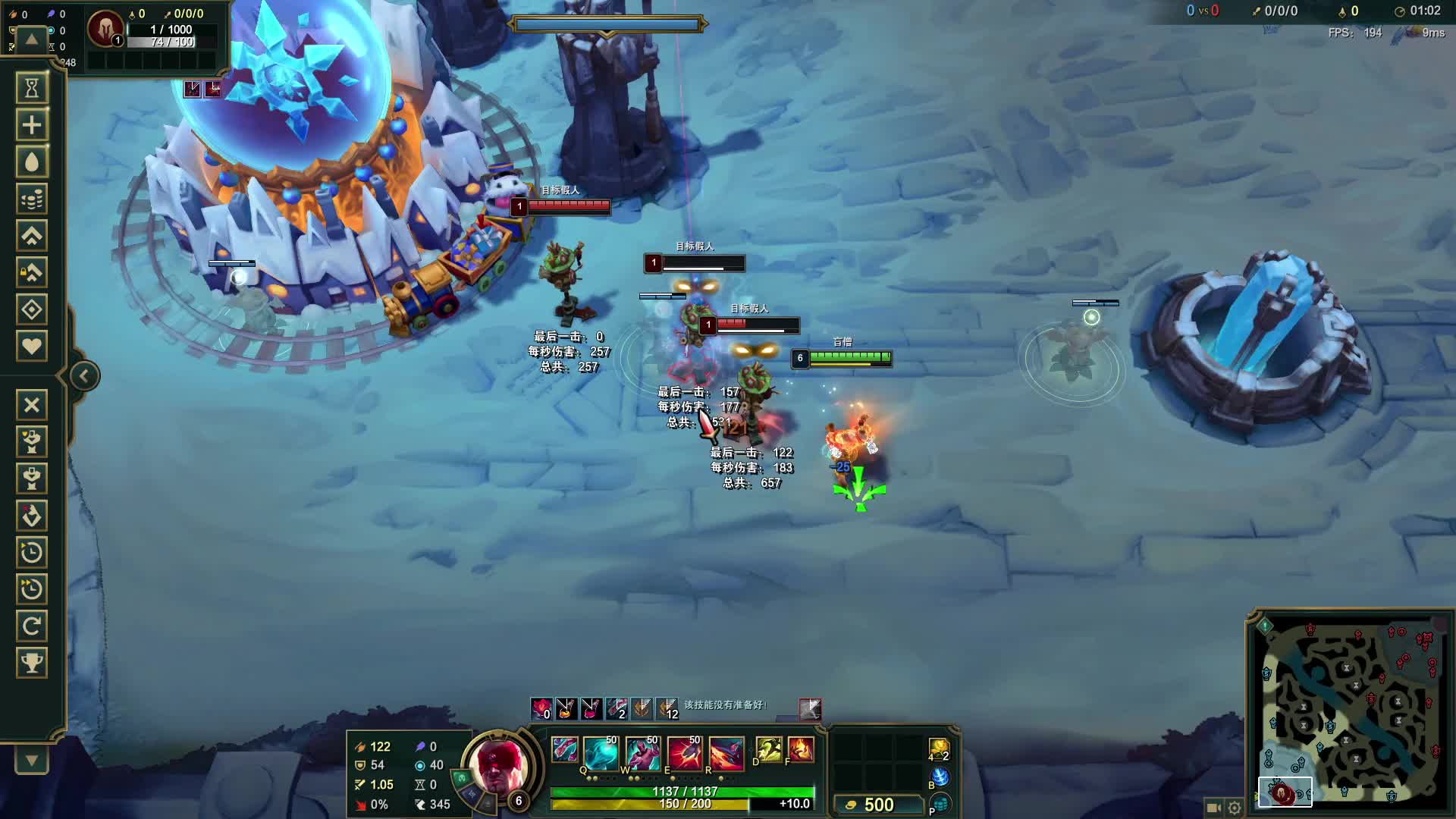1456x819 pixels.
Task: Click the trophy icon button
Action: 32,663
